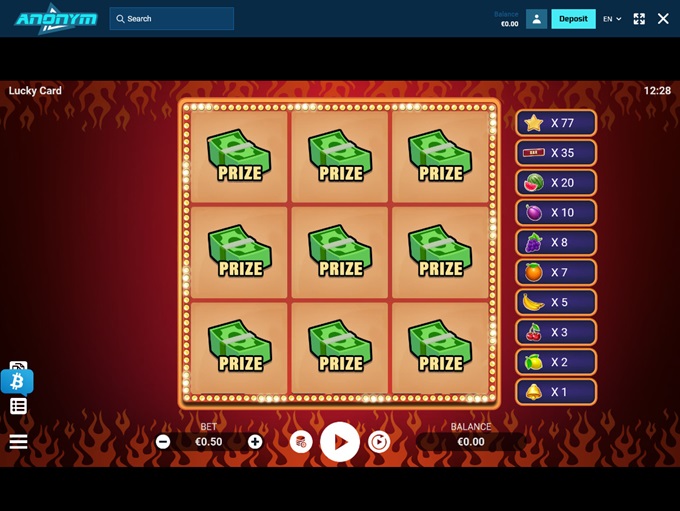
Task: Open the hamburger game menu
Action: pos(18,441)
